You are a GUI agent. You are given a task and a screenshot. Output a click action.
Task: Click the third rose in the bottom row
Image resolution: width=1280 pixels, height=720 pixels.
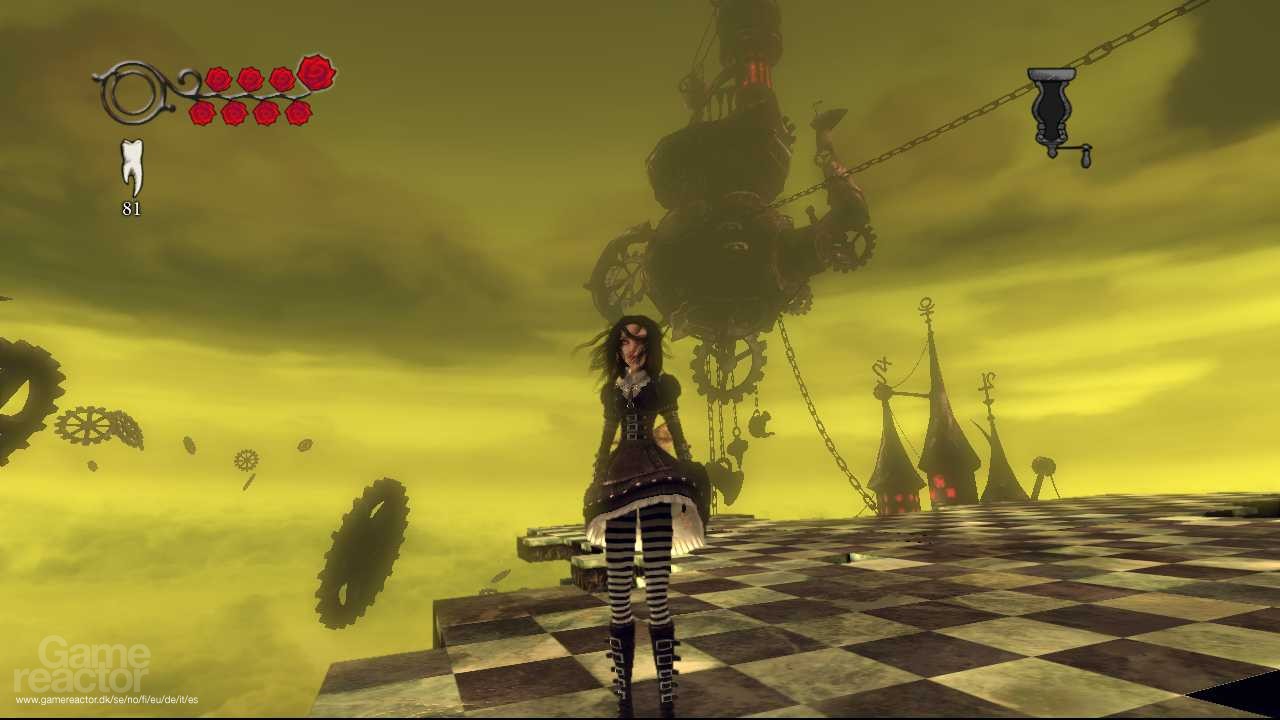[x=265, y=113]
